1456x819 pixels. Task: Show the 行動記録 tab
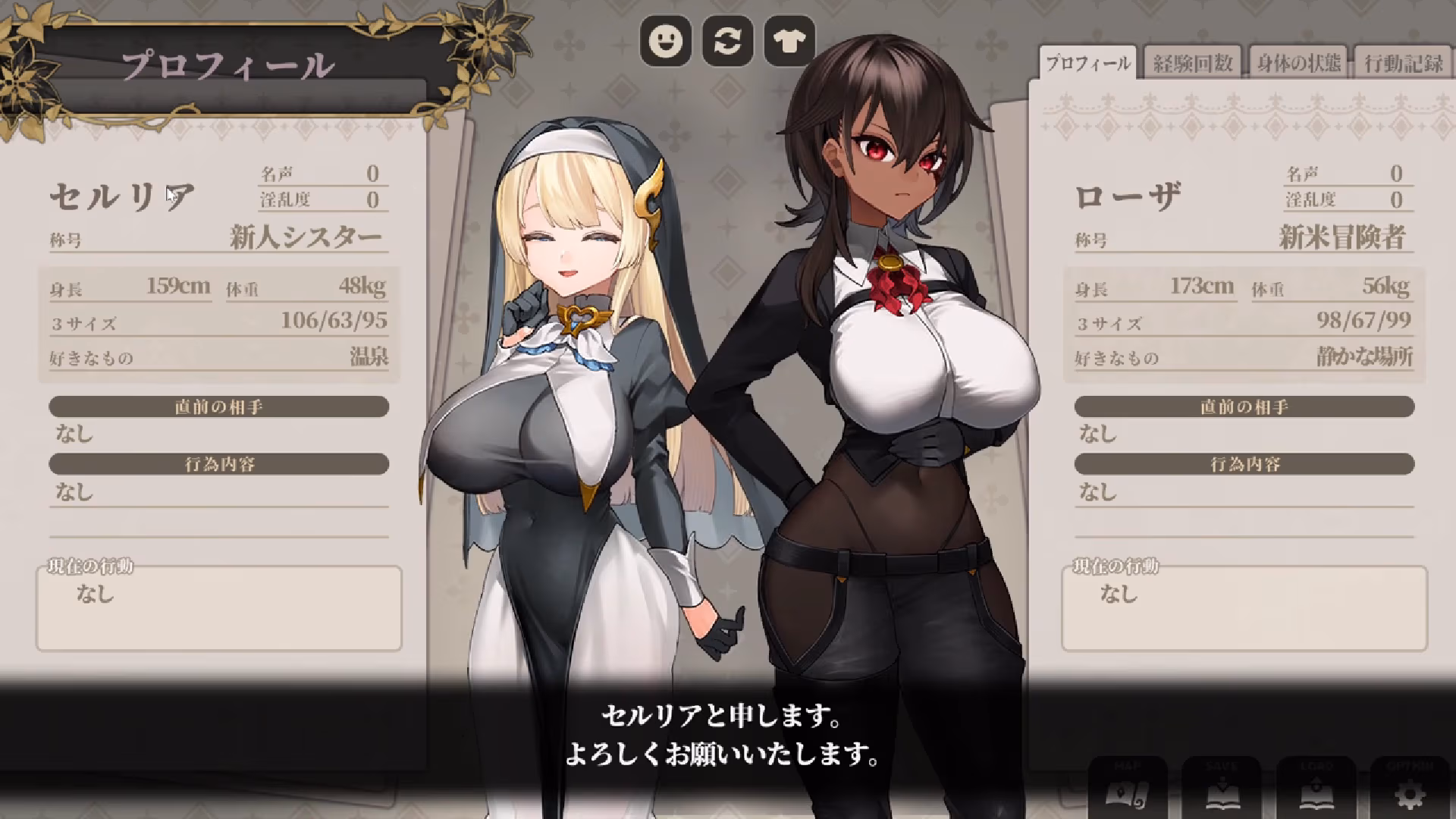click(1403, 64)
